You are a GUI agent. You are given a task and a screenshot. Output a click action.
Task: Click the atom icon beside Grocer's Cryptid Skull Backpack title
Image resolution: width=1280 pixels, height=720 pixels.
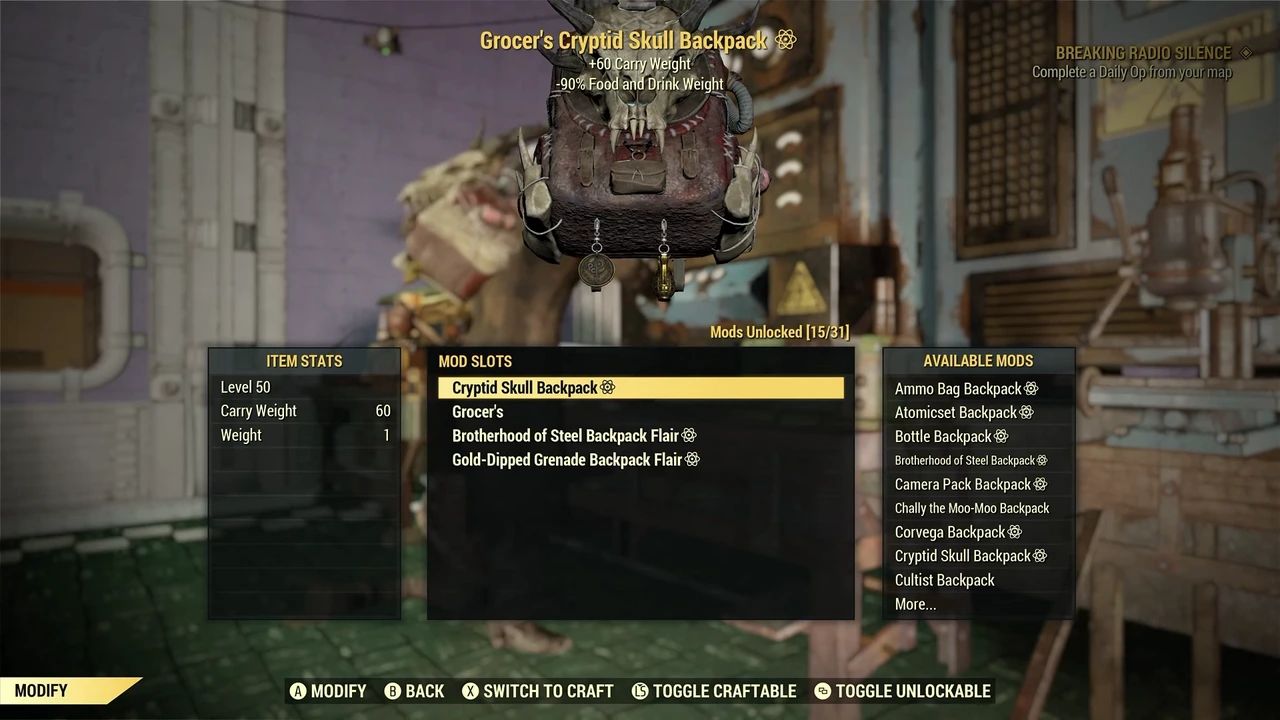[787, 41]
